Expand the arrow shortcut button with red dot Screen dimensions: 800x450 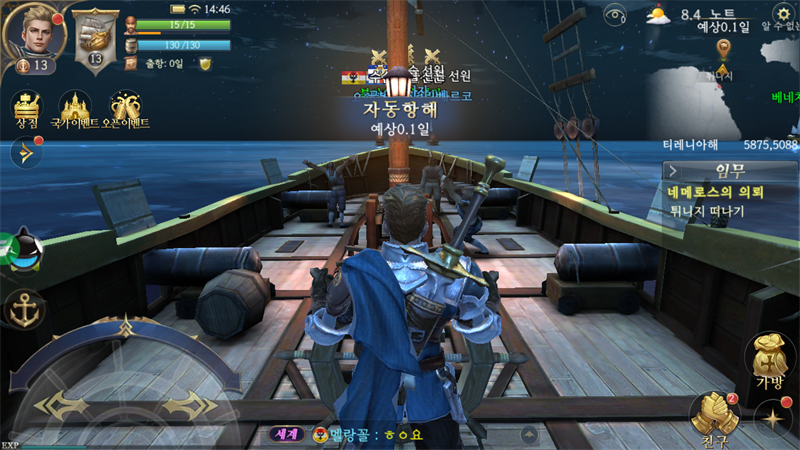[x=25, y=153]
